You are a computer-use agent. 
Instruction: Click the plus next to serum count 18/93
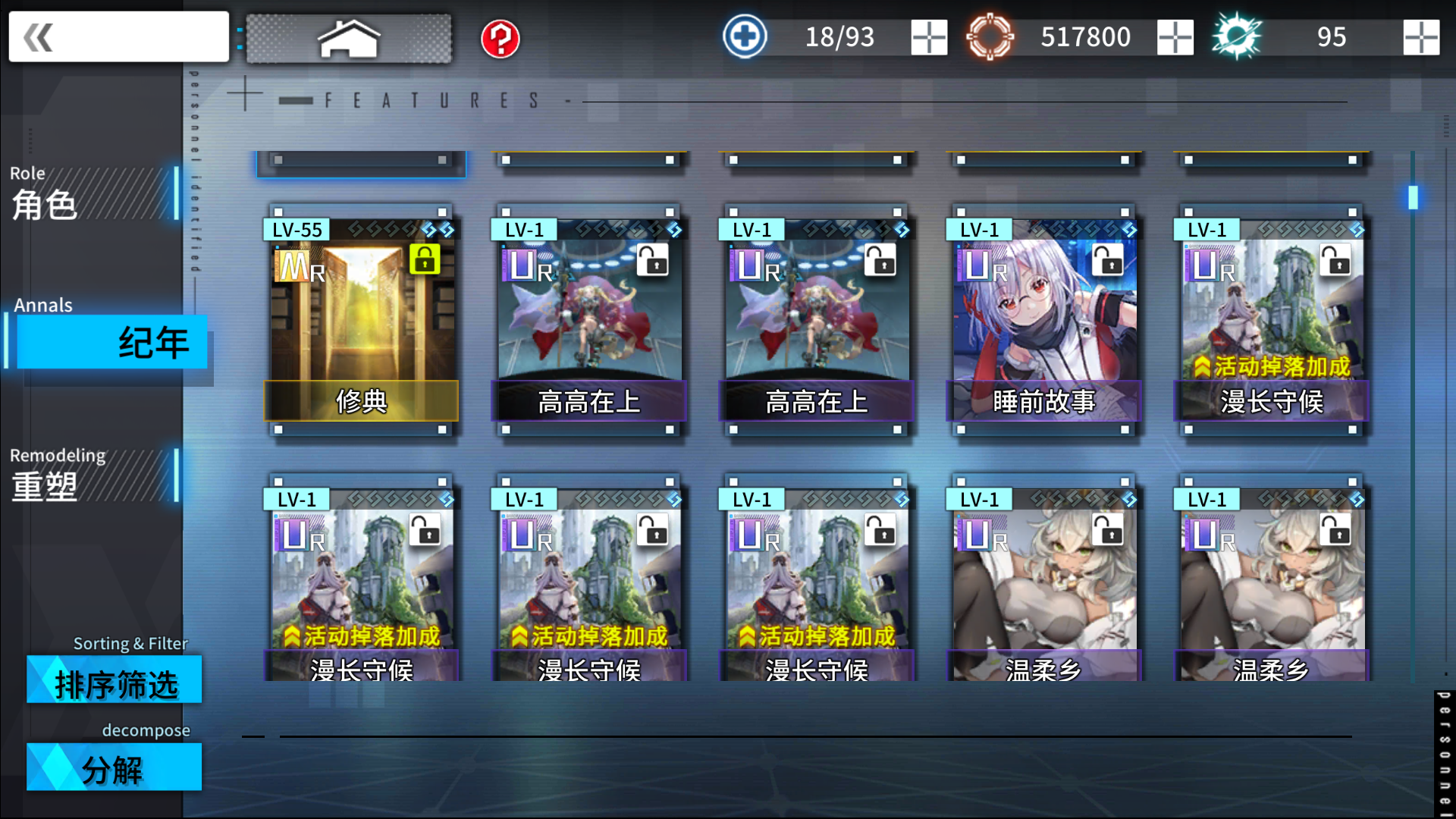(x=928, y=36)
